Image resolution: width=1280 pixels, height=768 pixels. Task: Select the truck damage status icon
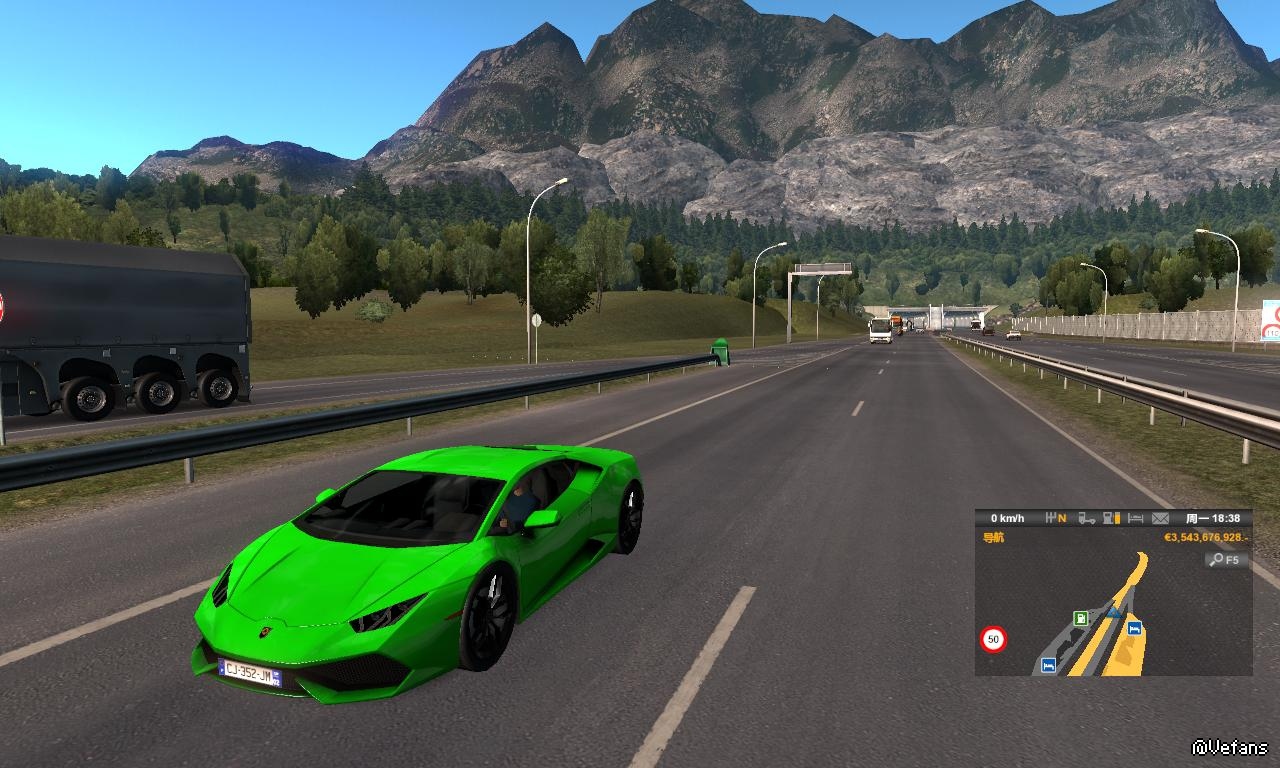[x=1086, y=518]
